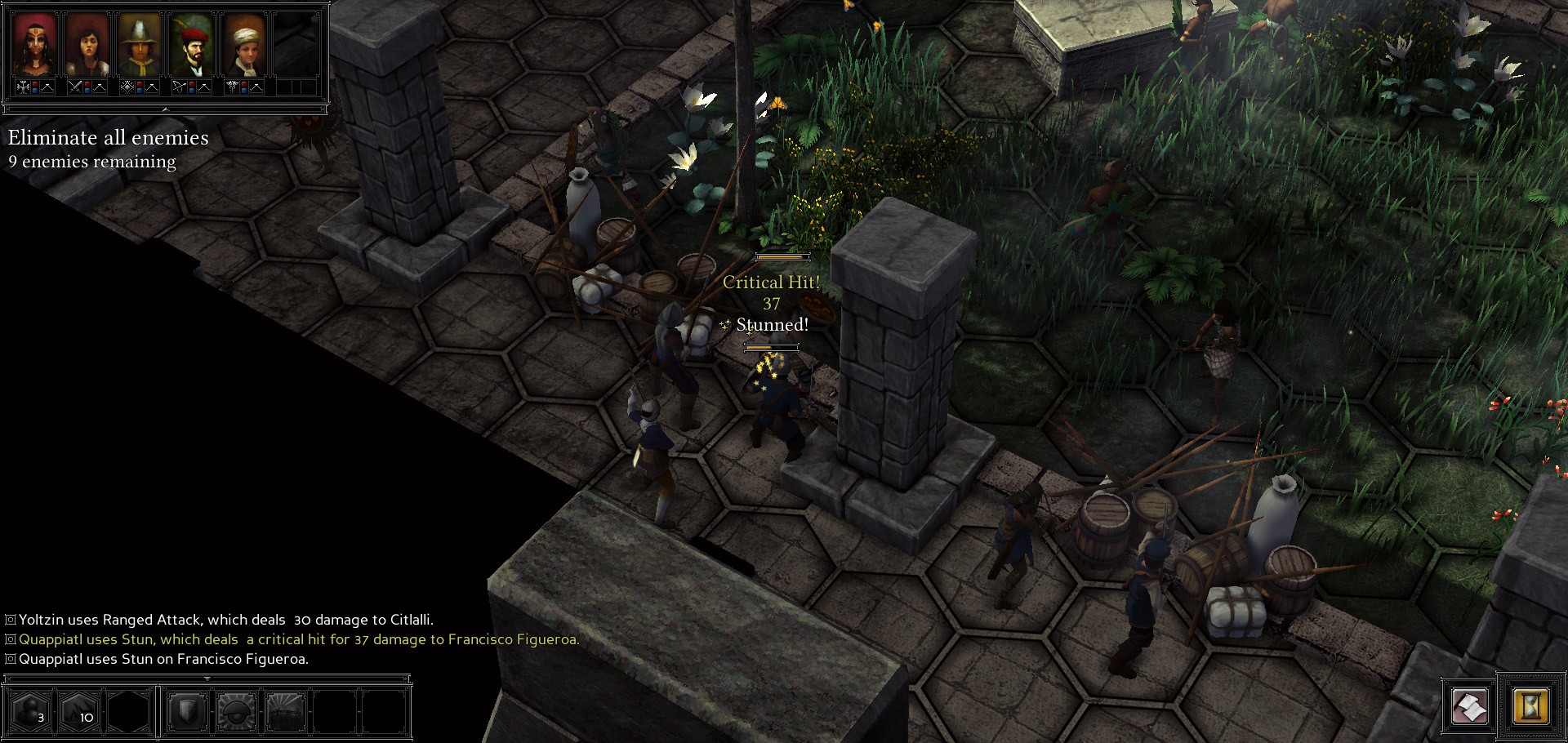Image resolution: width=1568 pixels, height=743 pixels.
Task: Click the white flag surrender button
Action: tap(1469, 706)
